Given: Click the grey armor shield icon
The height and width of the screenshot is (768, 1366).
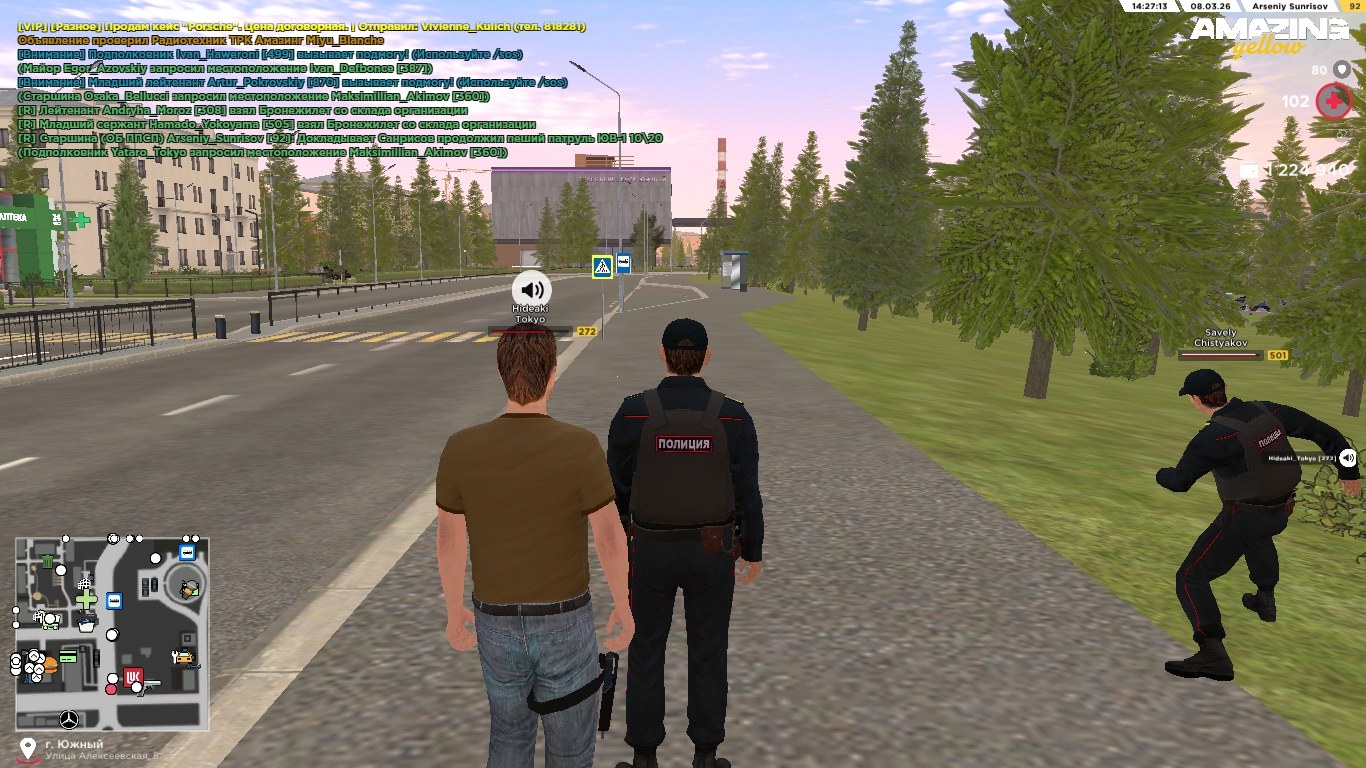Looking at the screenshot, I should coord(1342,69).
